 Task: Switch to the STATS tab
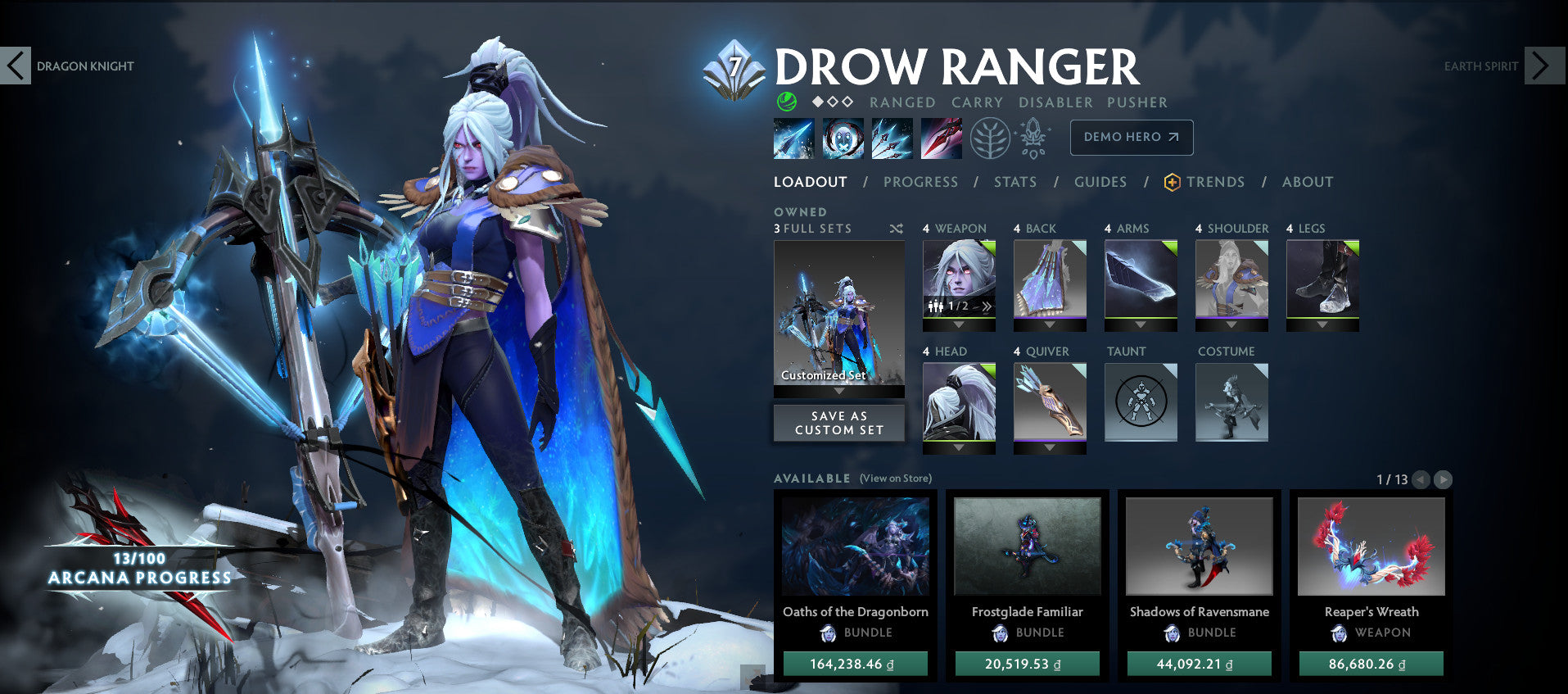(x=1015, y=182)
